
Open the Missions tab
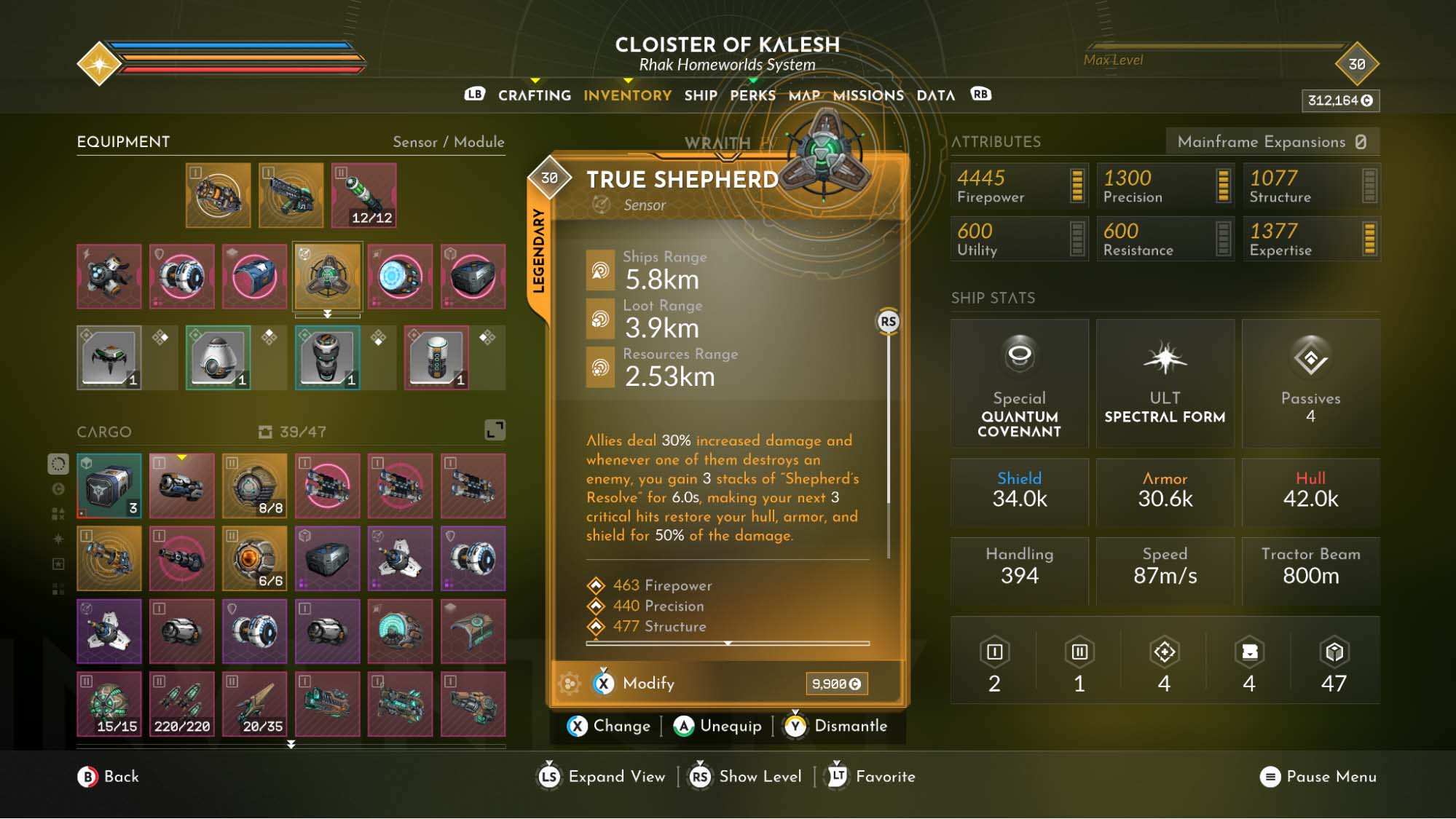[867, 95]
